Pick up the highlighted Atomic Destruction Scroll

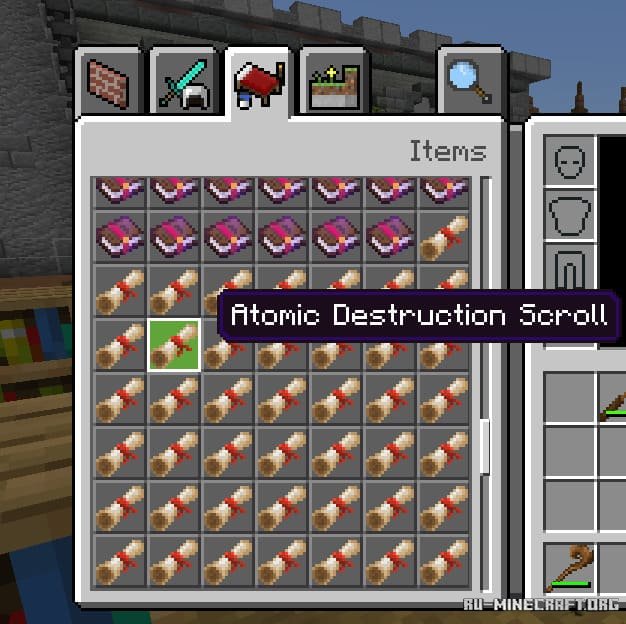click(174, 345)
